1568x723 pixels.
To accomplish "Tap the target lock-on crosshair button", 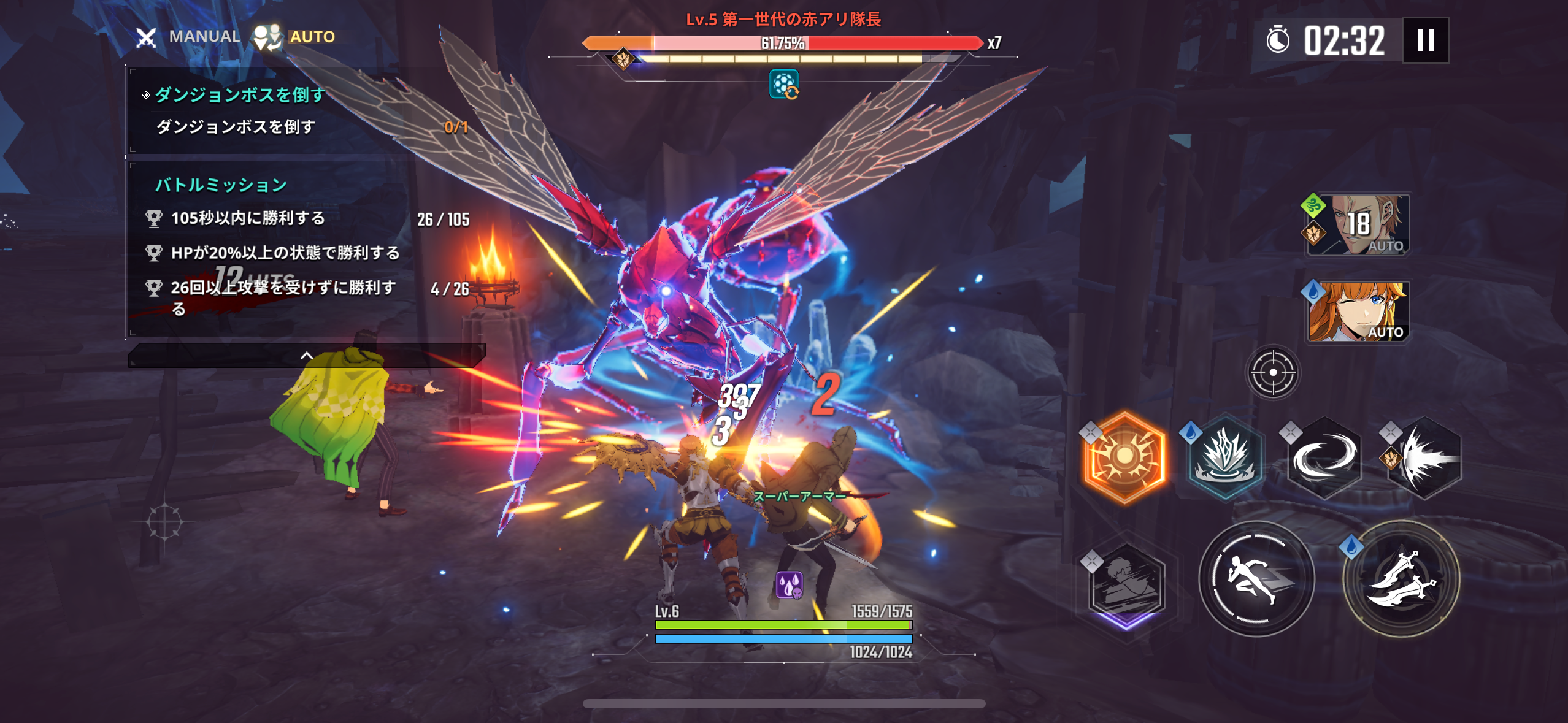I will click(1272, 372).
